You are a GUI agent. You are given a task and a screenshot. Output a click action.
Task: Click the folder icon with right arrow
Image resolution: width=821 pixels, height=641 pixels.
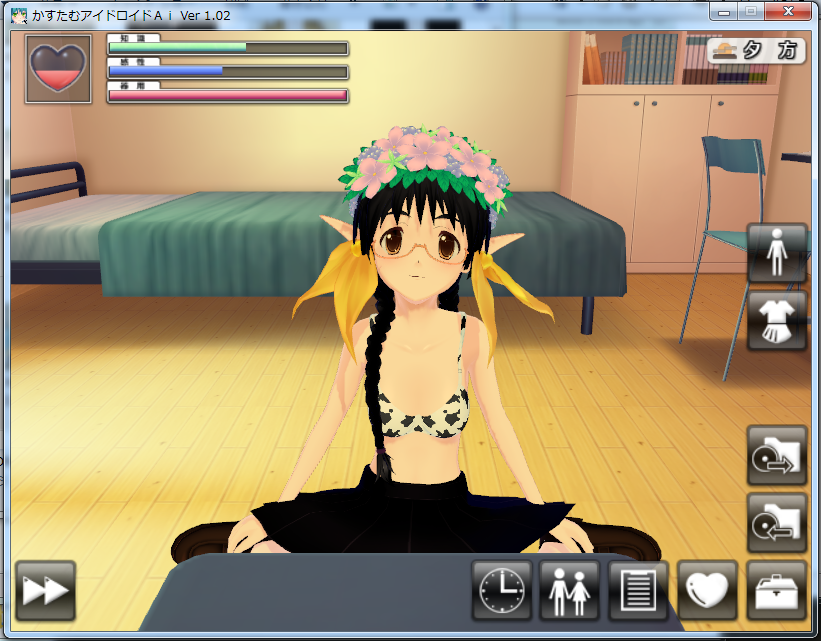(x=777, y=455)
